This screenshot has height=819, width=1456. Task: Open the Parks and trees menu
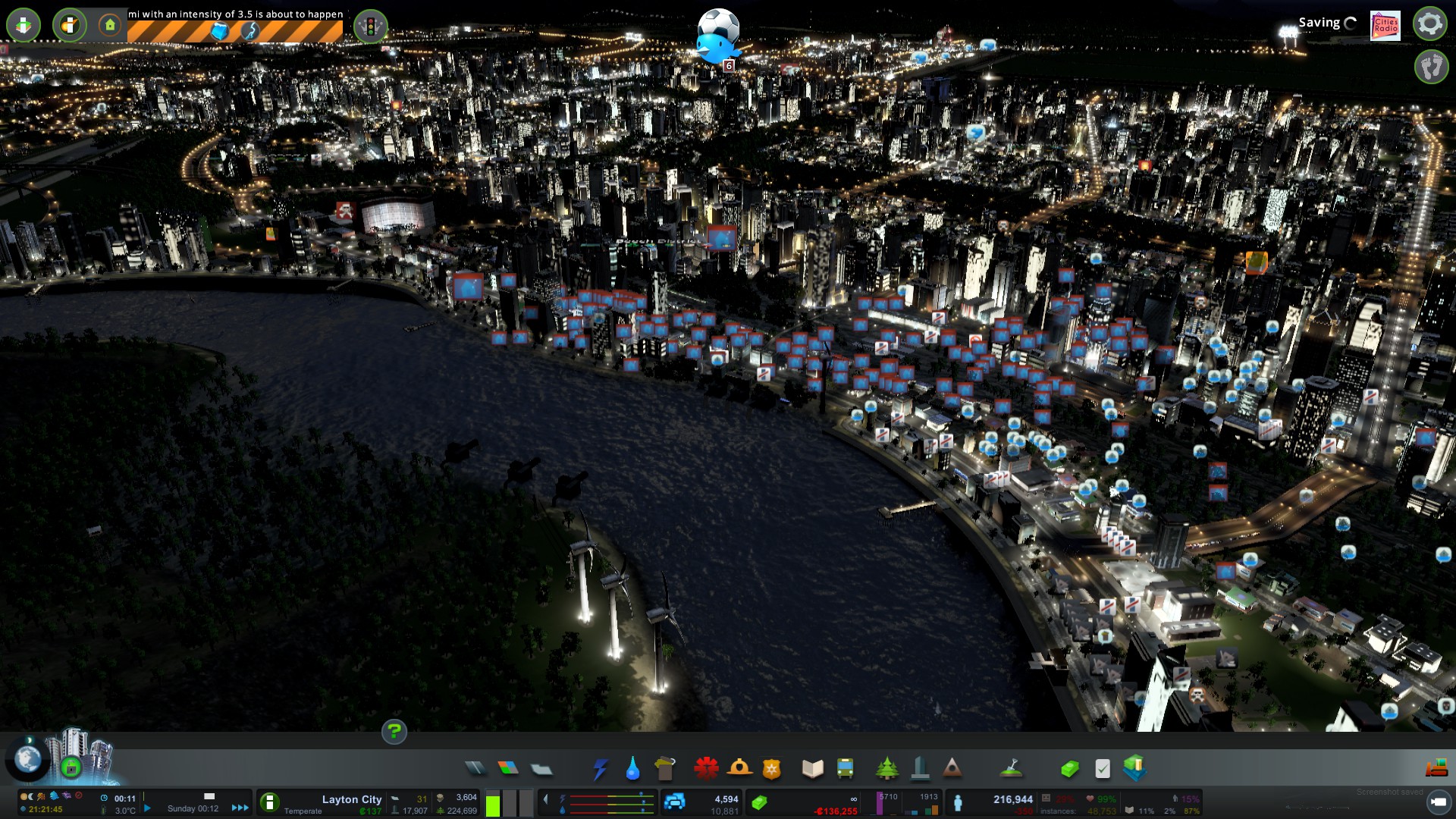coord(886,769)
